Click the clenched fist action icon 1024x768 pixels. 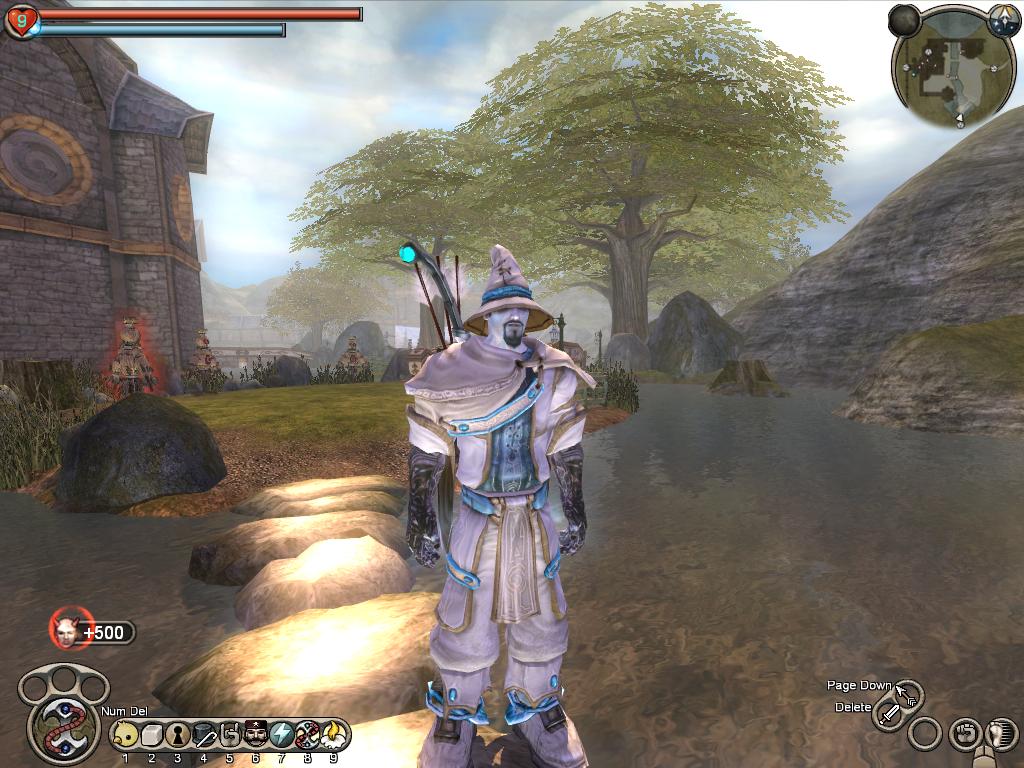click(x=963, y=734)
